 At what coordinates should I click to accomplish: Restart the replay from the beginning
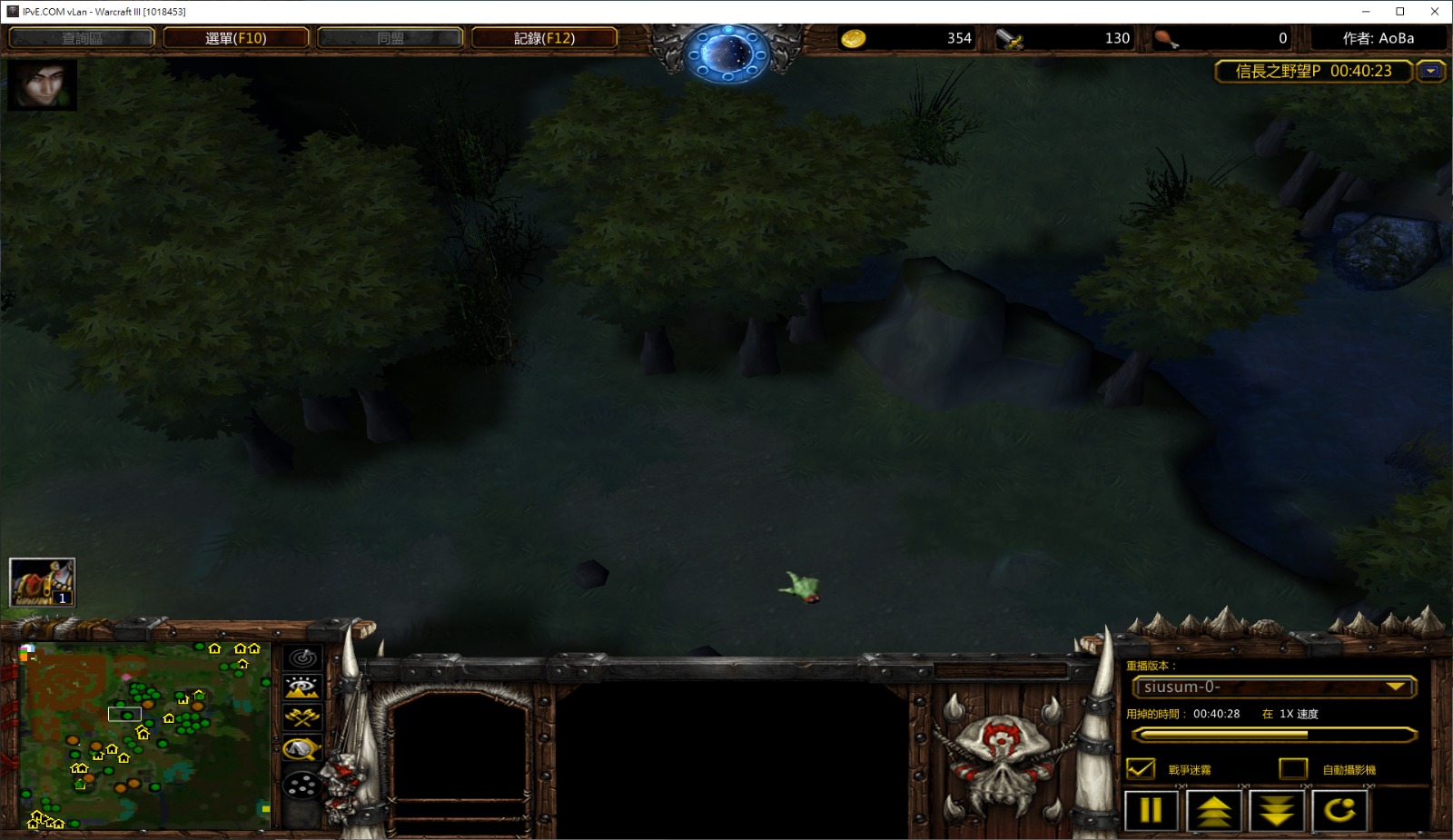[x=1339, y=810]
